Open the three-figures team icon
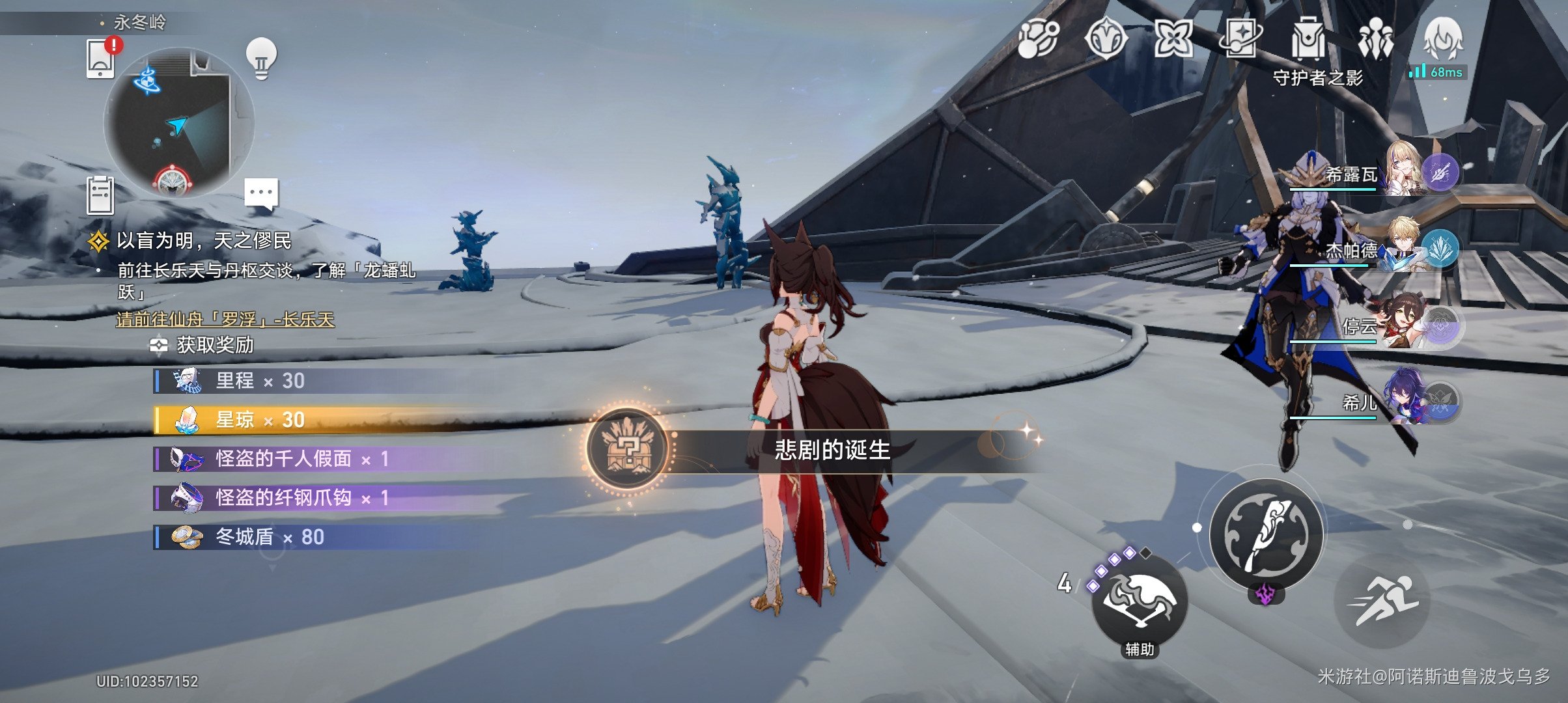The image size is (1568, 703). coord(1375,39)
